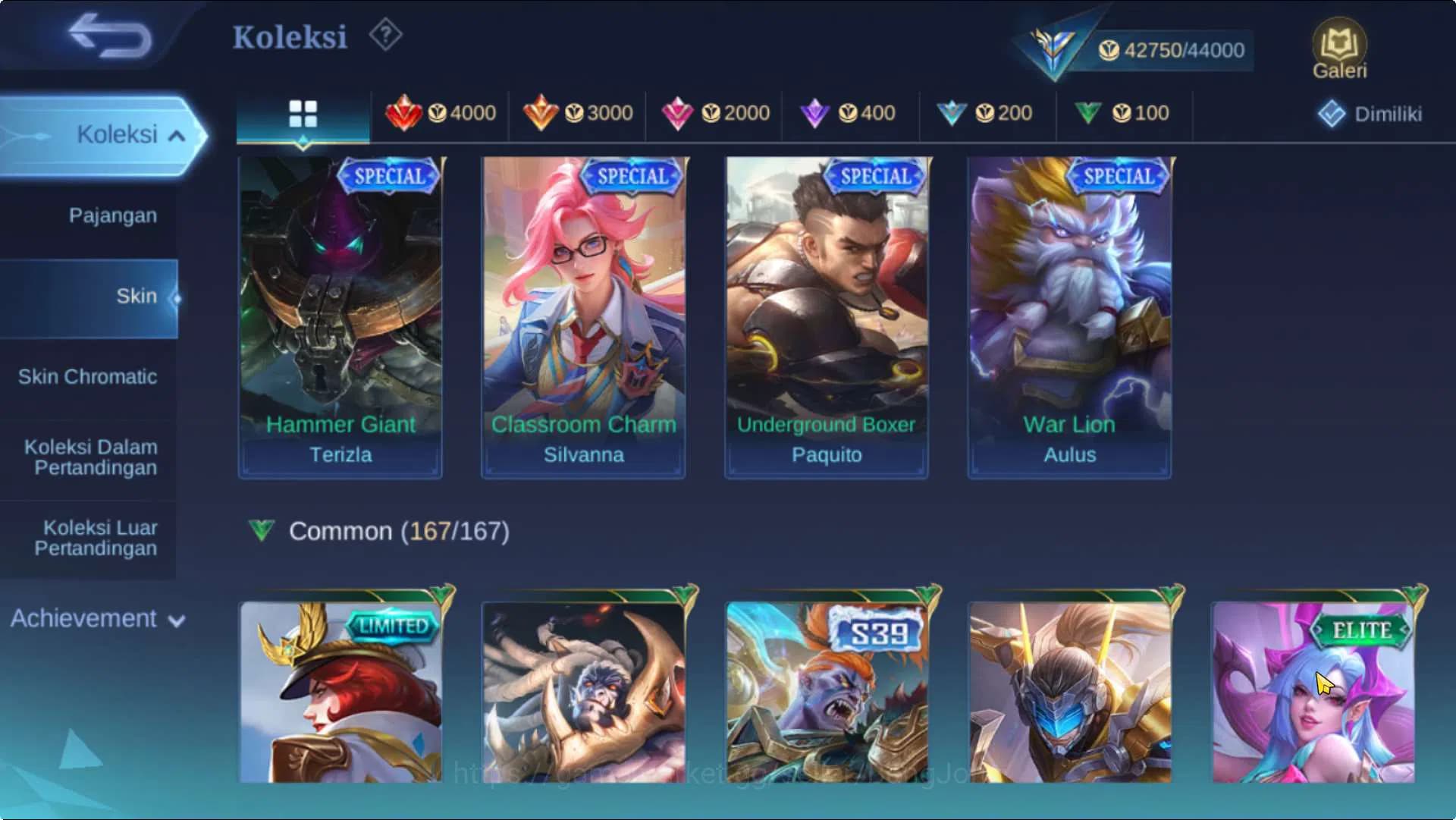Select the purple 400-point rarity filter icon

tap(817, 113)
